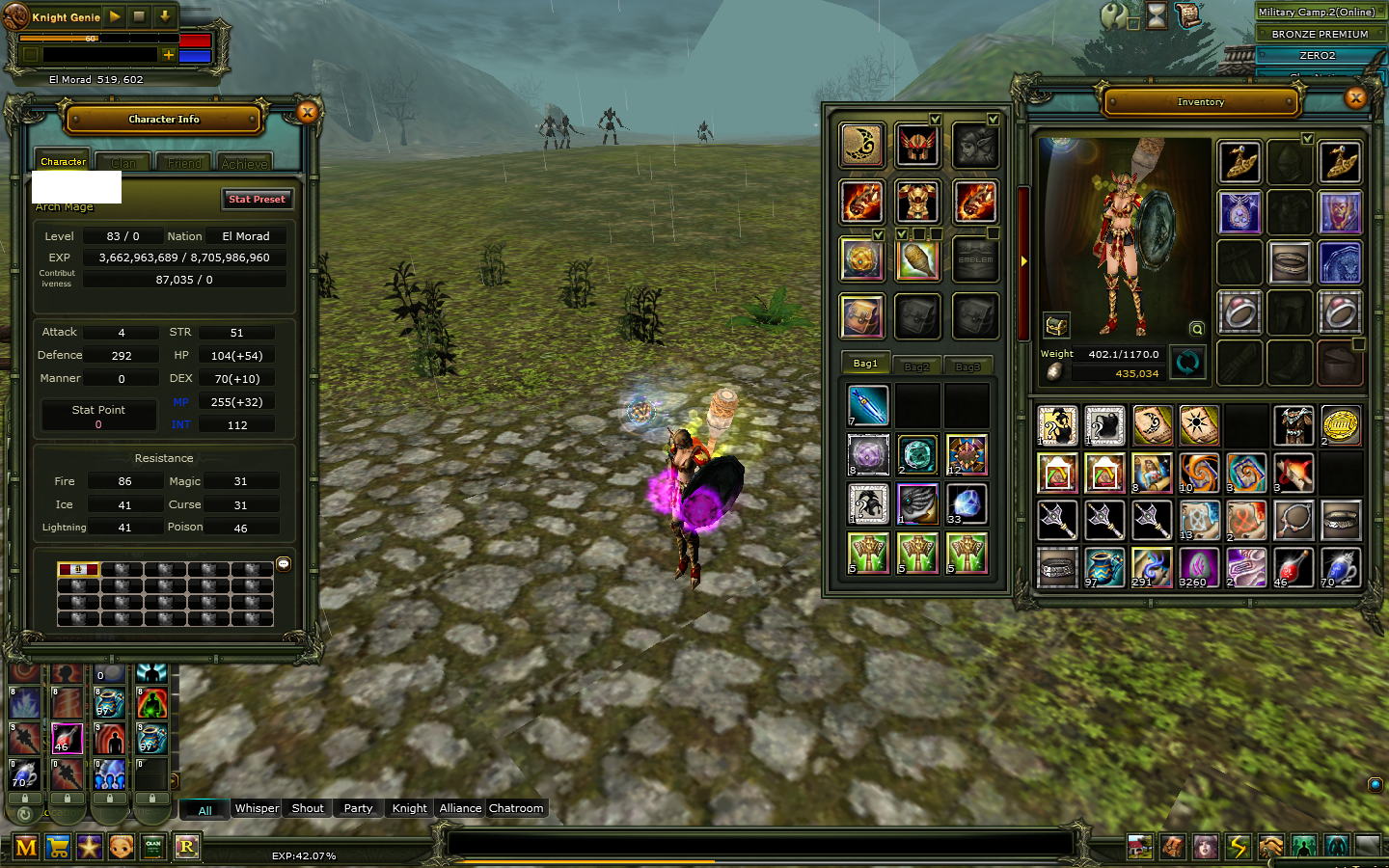Click the refresh arrows button beside weight

click(1187, 362)
